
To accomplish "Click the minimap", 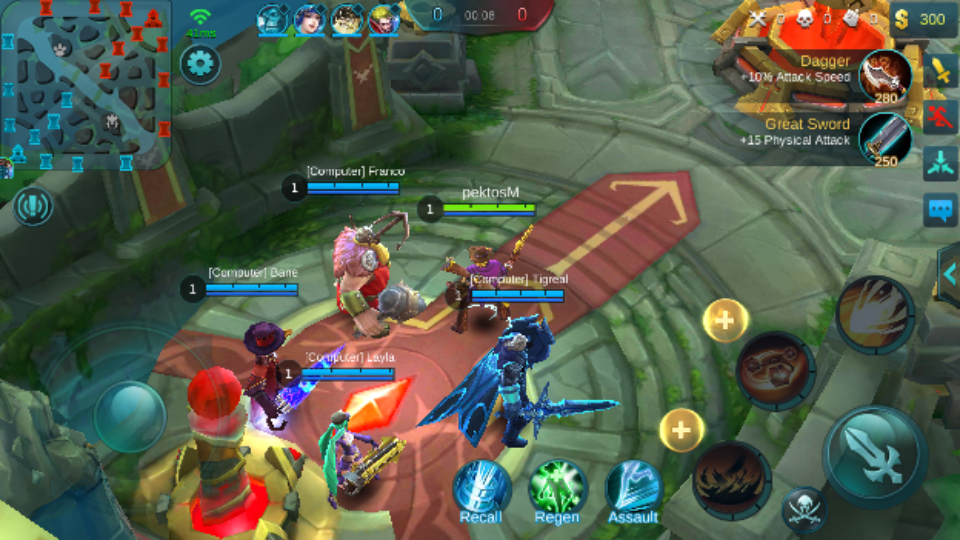I will 86,86.
